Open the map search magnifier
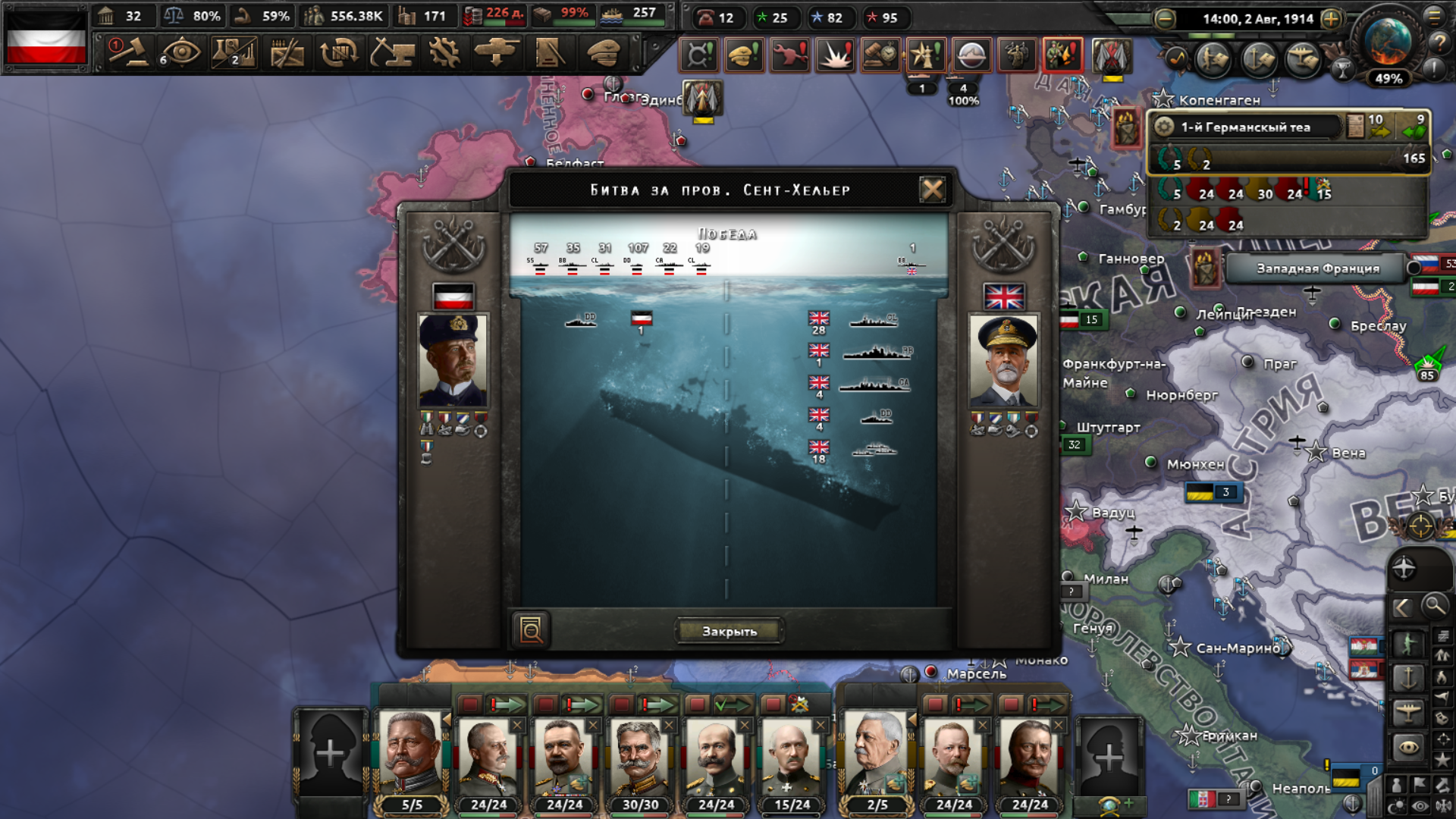The height and width of the screenshot is (819, 1456). (1434, 606)
